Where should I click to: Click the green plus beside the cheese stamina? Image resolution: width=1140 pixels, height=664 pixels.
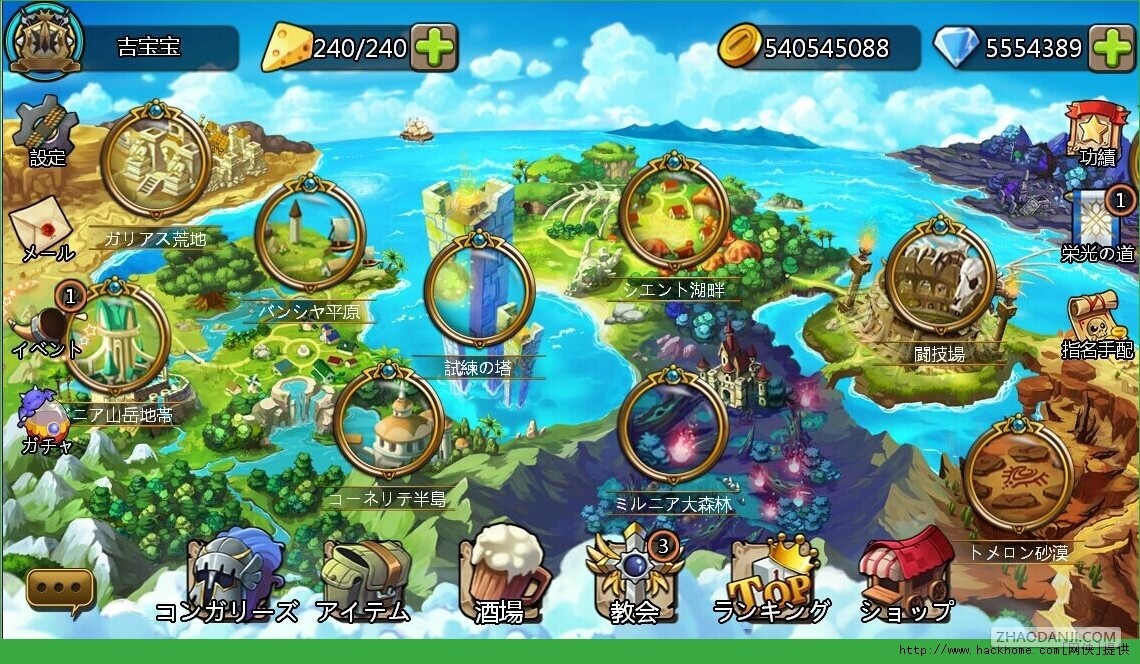[434, 48]
